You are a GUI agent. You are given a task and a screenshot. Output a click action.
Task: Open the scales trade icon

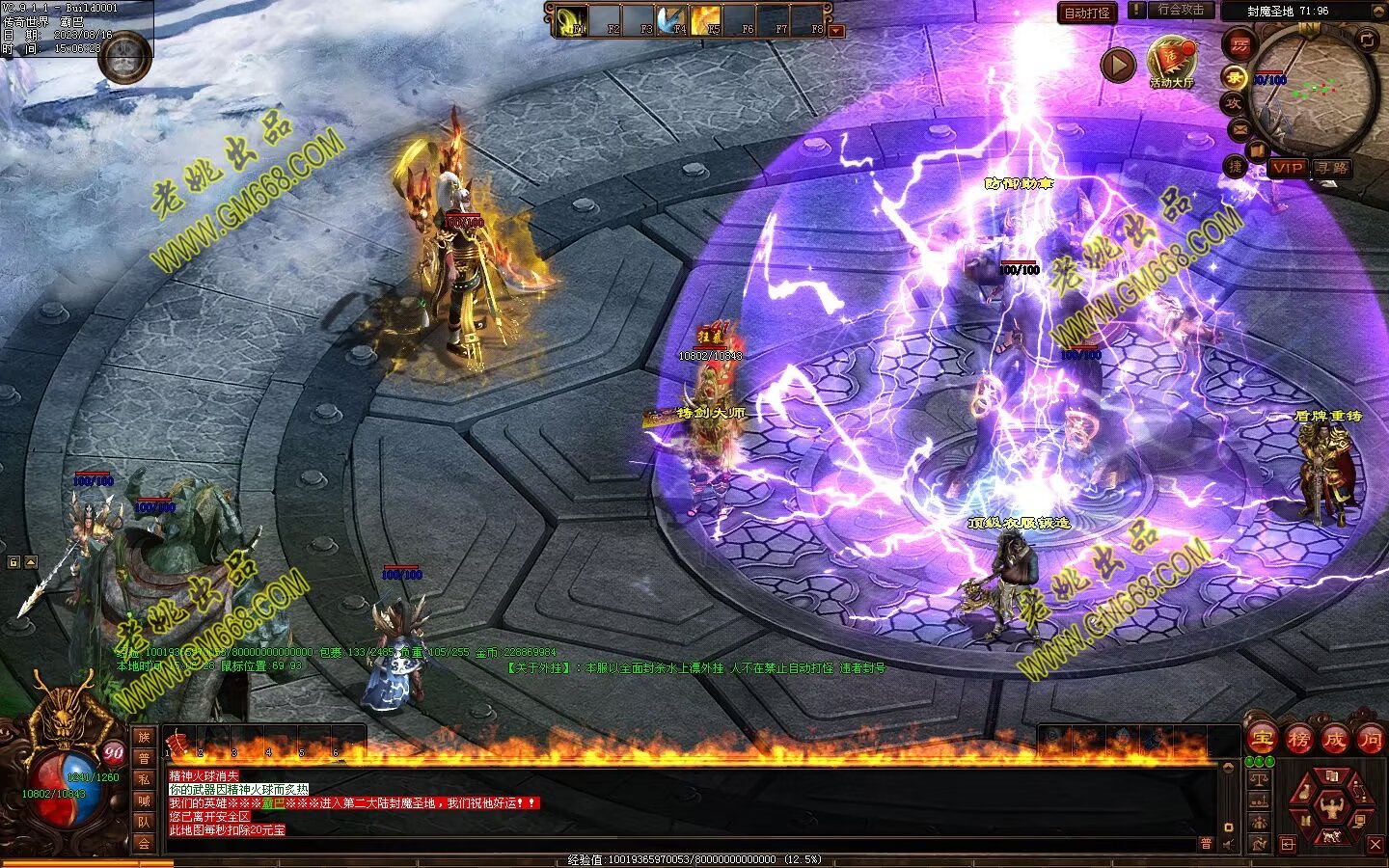click(1259, 777)
